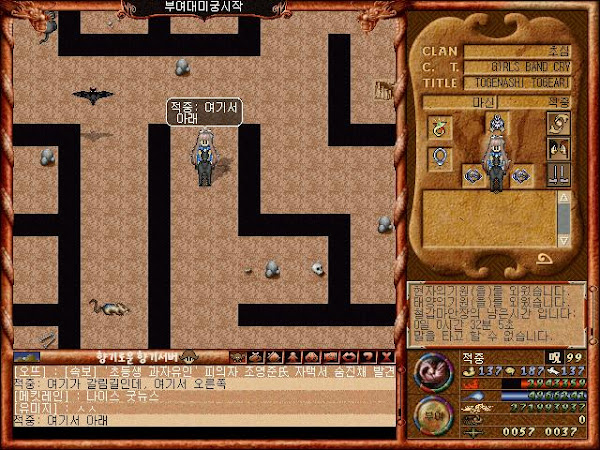600x450 pixels.
Task: Open the helmet slot above the character
Action: (494, 124)
